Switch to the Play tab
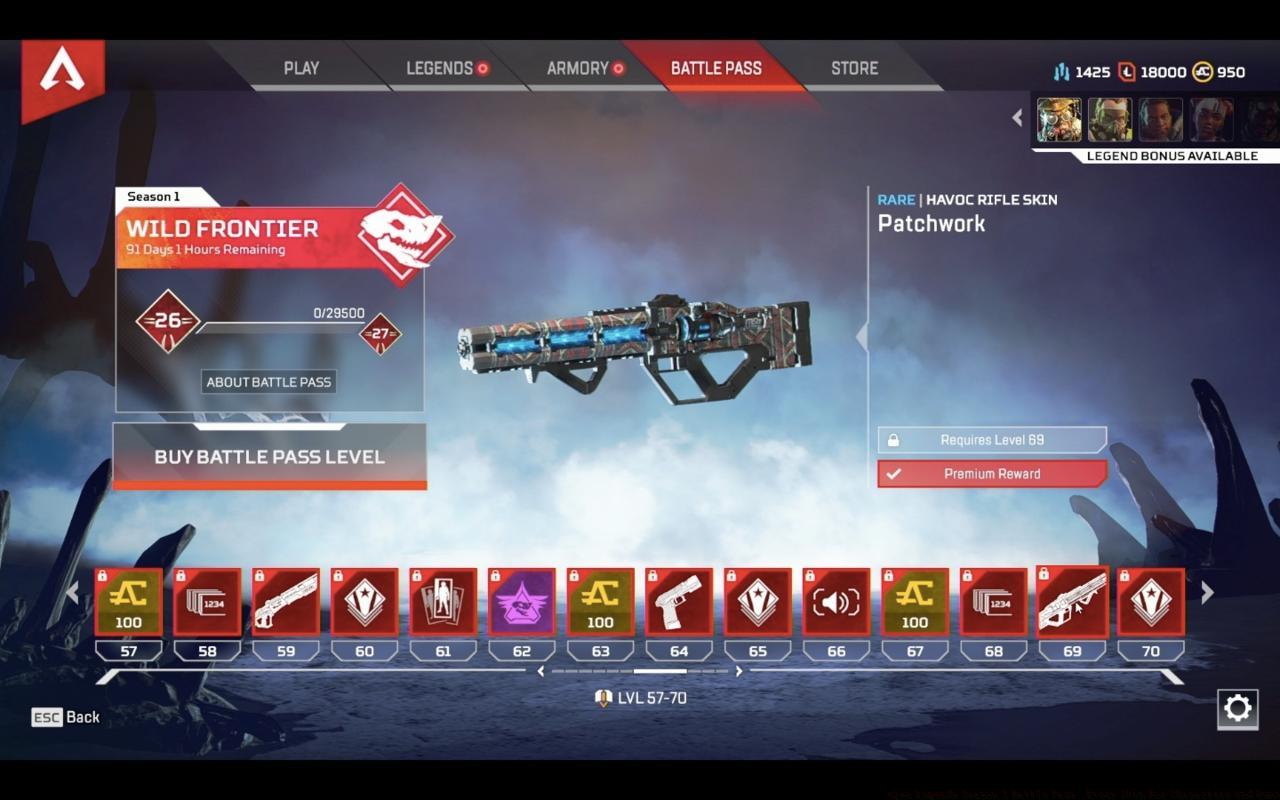The width and height of the screenshot is (1280, 800). tap(301, 68)
